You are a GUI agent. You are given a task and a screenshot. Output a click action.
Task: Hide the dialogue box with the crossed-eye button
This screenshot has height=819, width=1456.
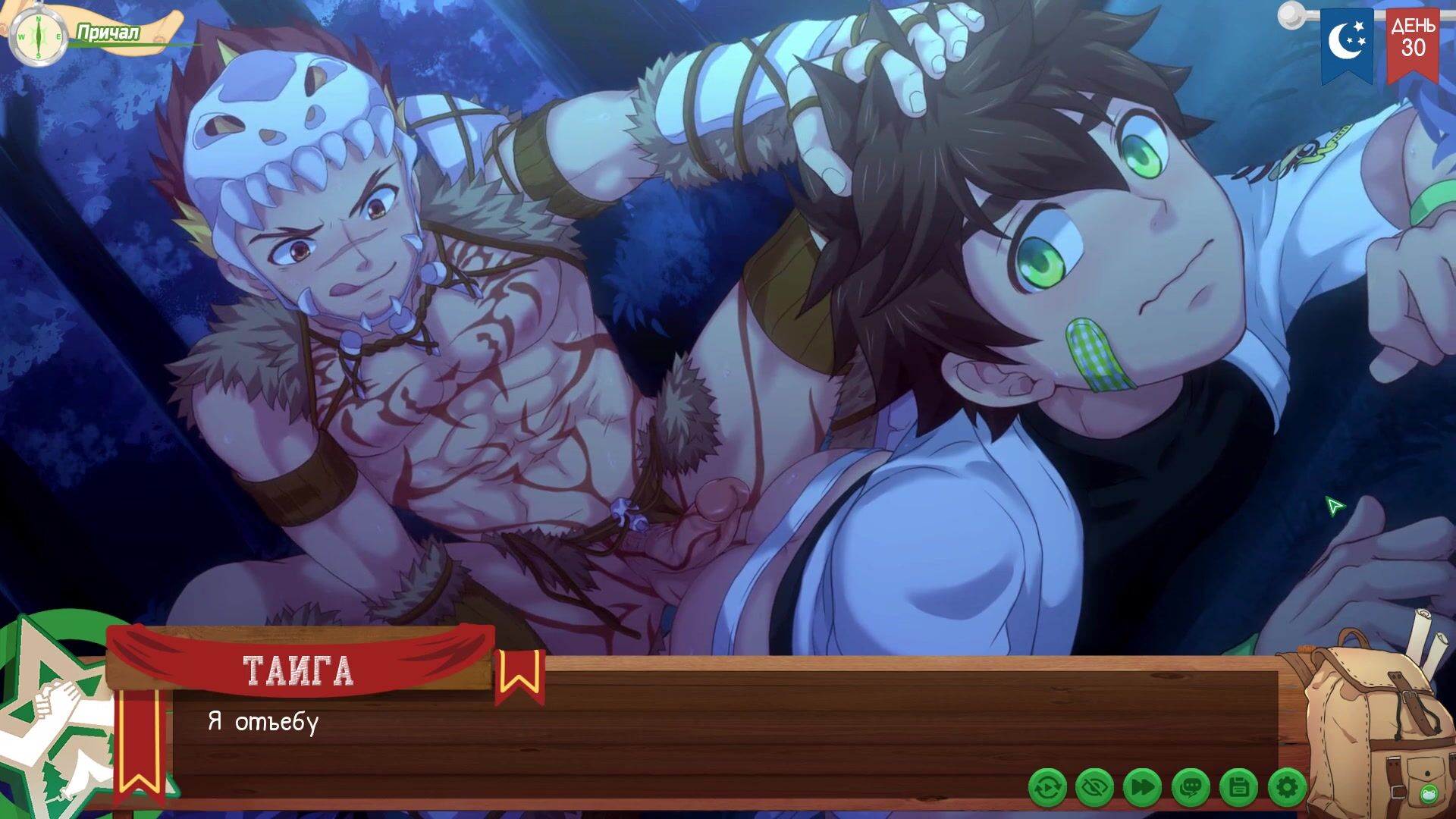pyautogui.click(x=1094, y=789)
